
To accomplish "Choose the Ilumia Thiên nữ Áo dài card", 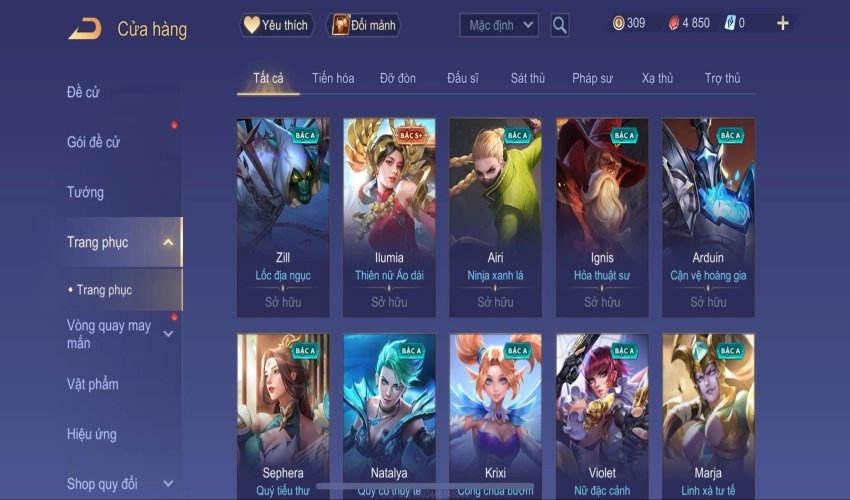I will click(x=389, y=217).
